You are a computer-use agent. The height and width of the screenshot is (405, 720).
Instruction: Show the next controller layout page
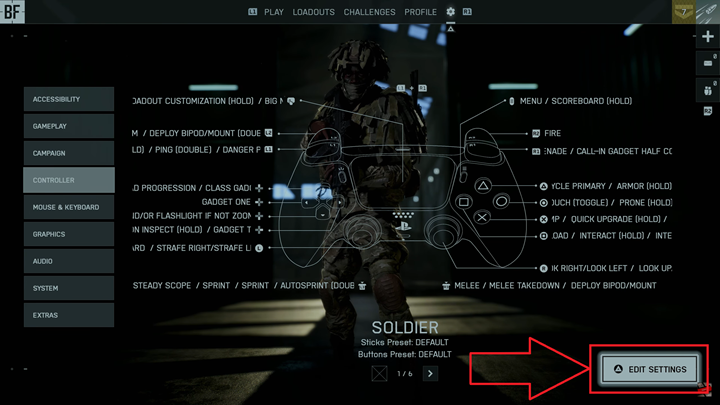point(430,373)
